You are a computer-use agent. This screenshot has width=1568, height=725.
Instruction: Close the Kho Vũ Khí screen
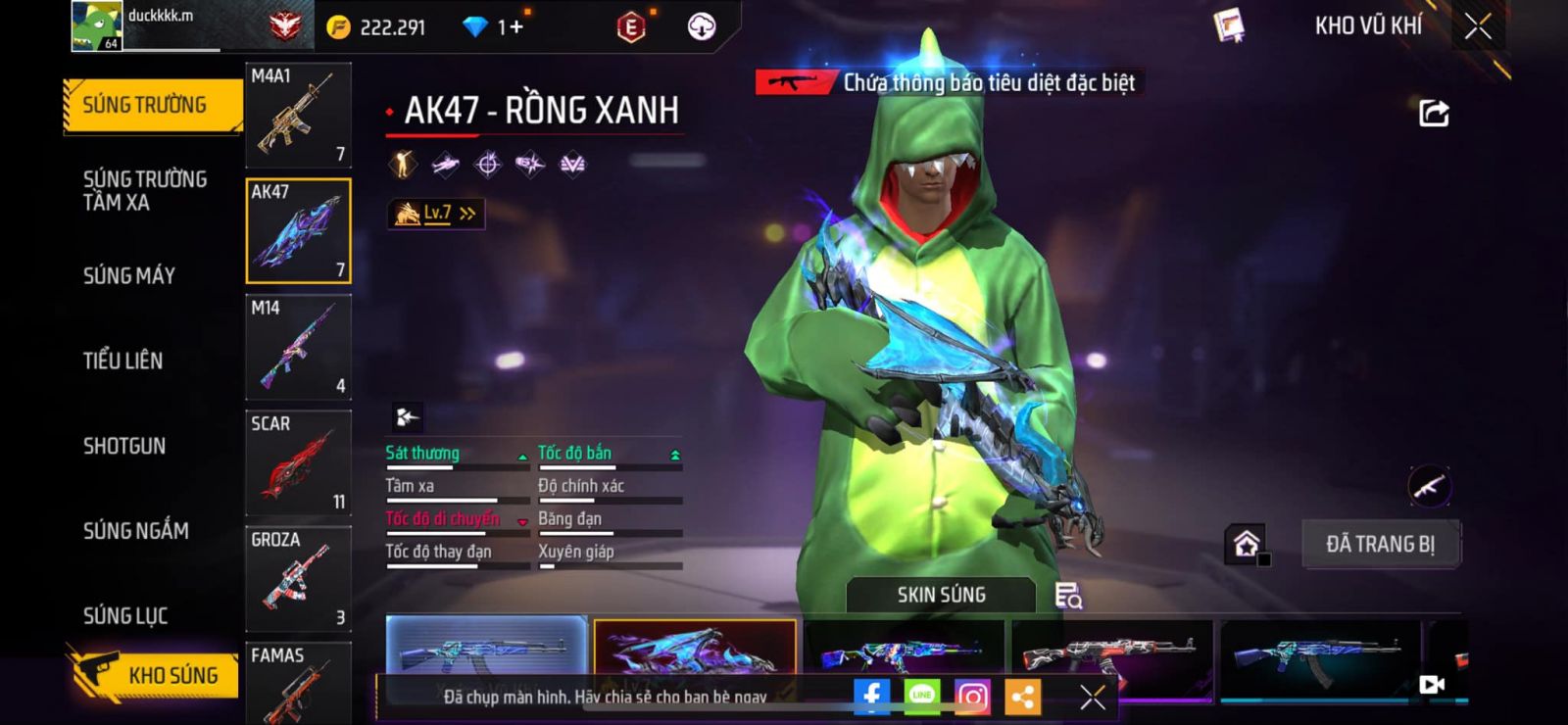(x=1477, y=26)
